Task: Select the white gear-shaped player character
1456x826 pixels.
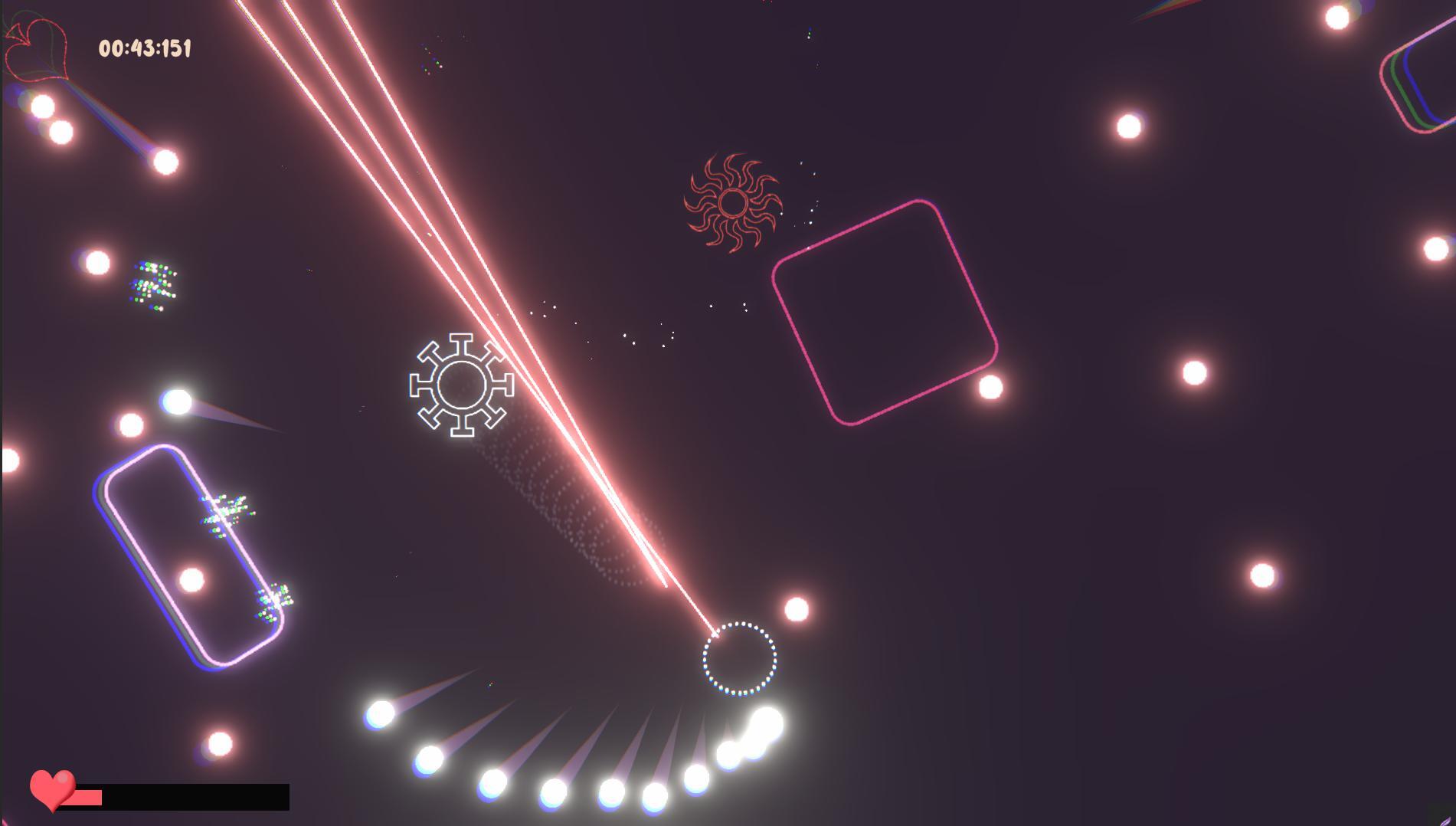Action: point(461,383)
